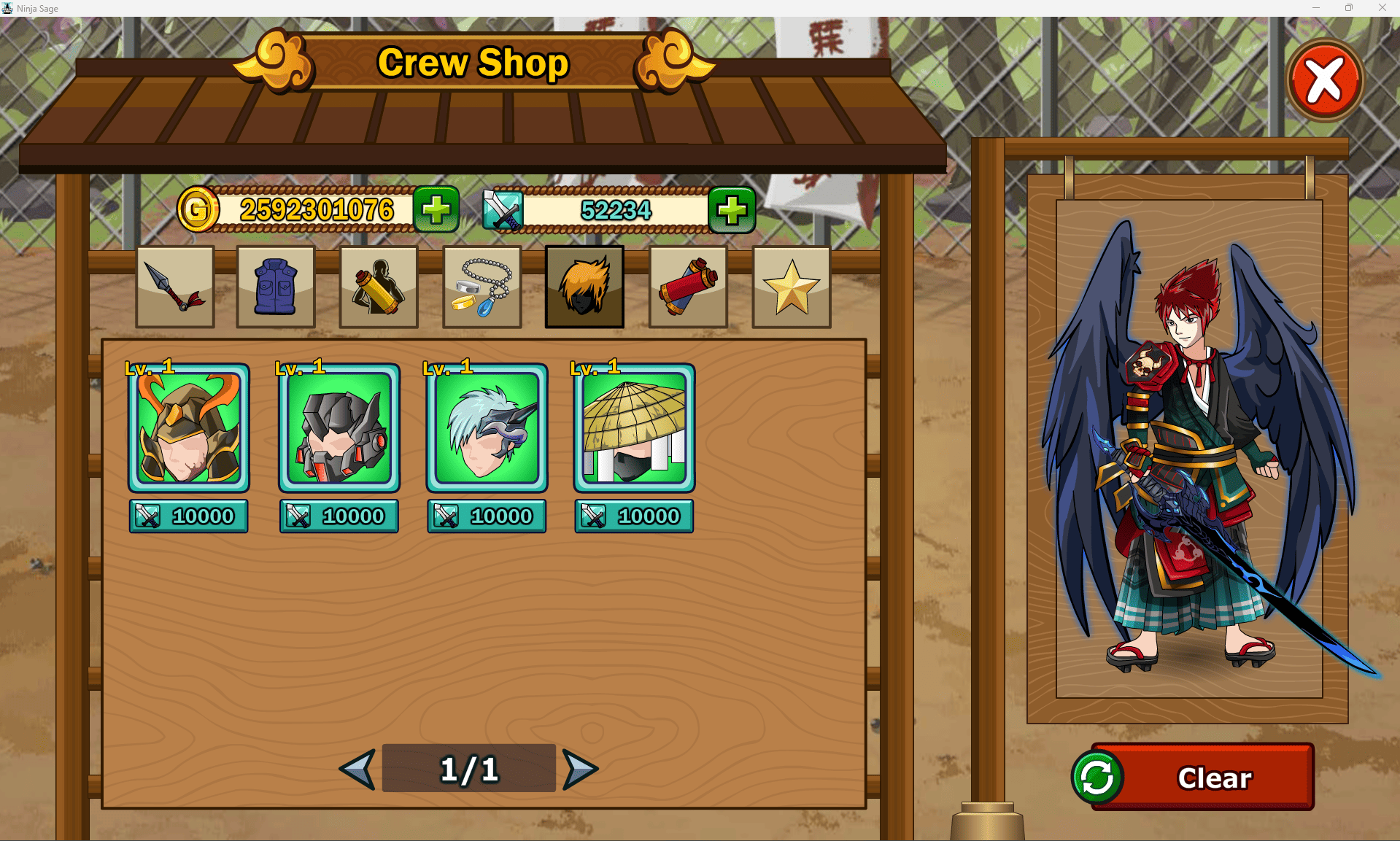Choose the straw hat item
1400x841 pixels.
pos(634,428)
